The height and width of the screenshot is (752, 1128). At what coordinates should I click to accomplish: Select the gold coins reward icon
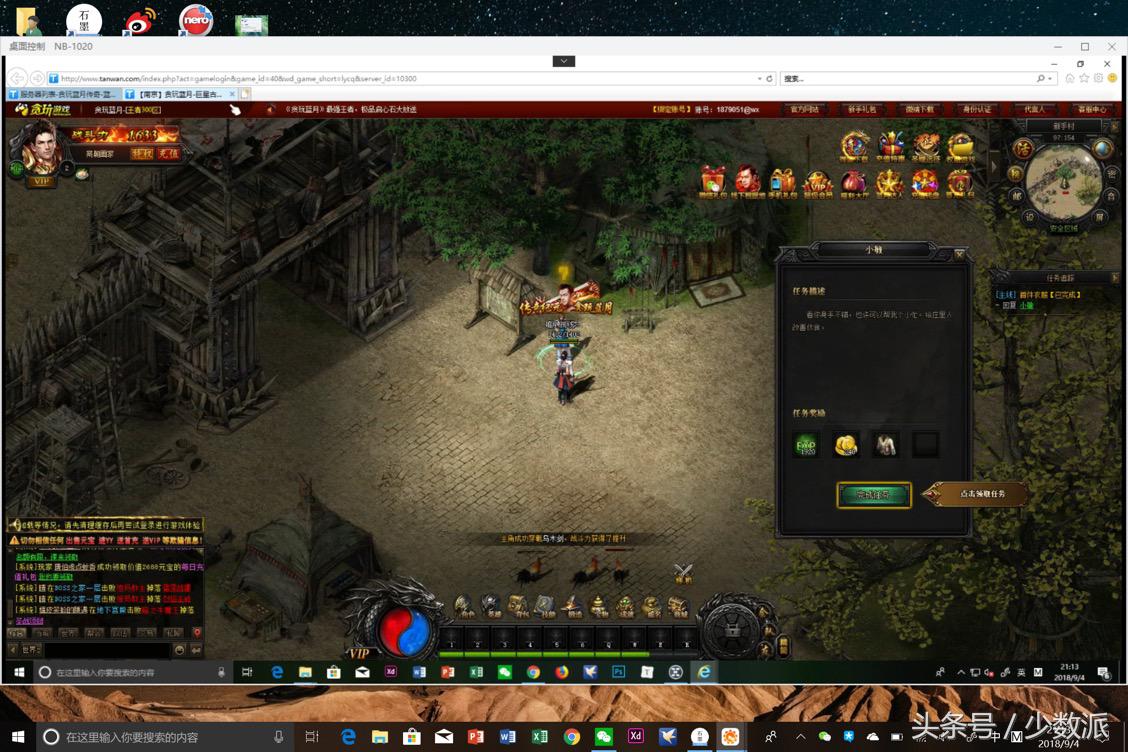pyautogui.click(x=846, y=445)
